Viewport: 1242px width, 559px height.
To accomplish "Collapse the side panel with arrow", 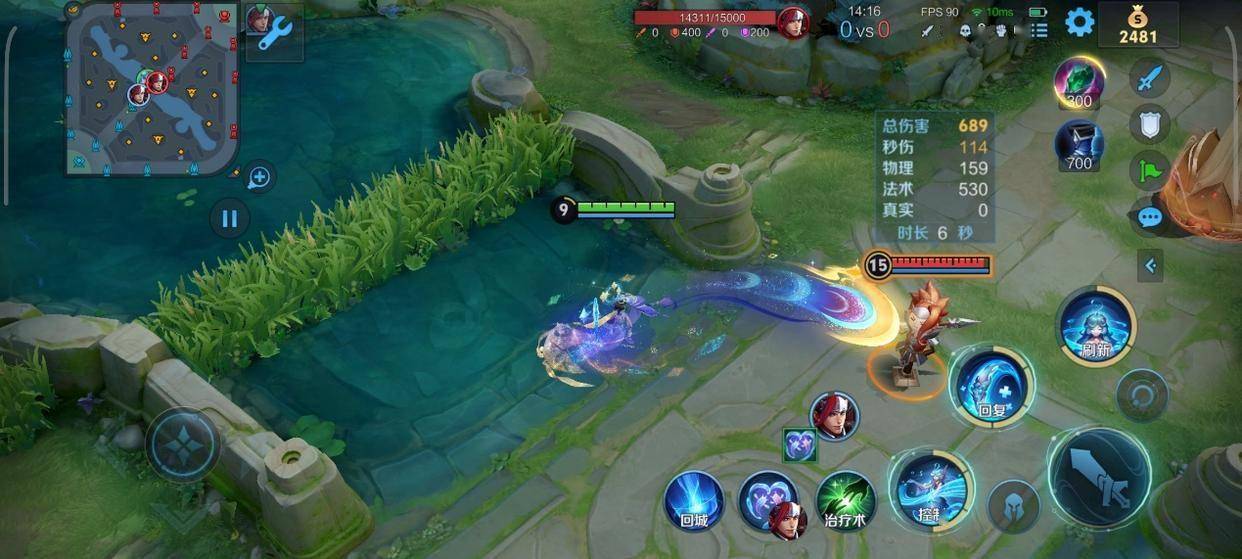I will [x=1150, y=265].
